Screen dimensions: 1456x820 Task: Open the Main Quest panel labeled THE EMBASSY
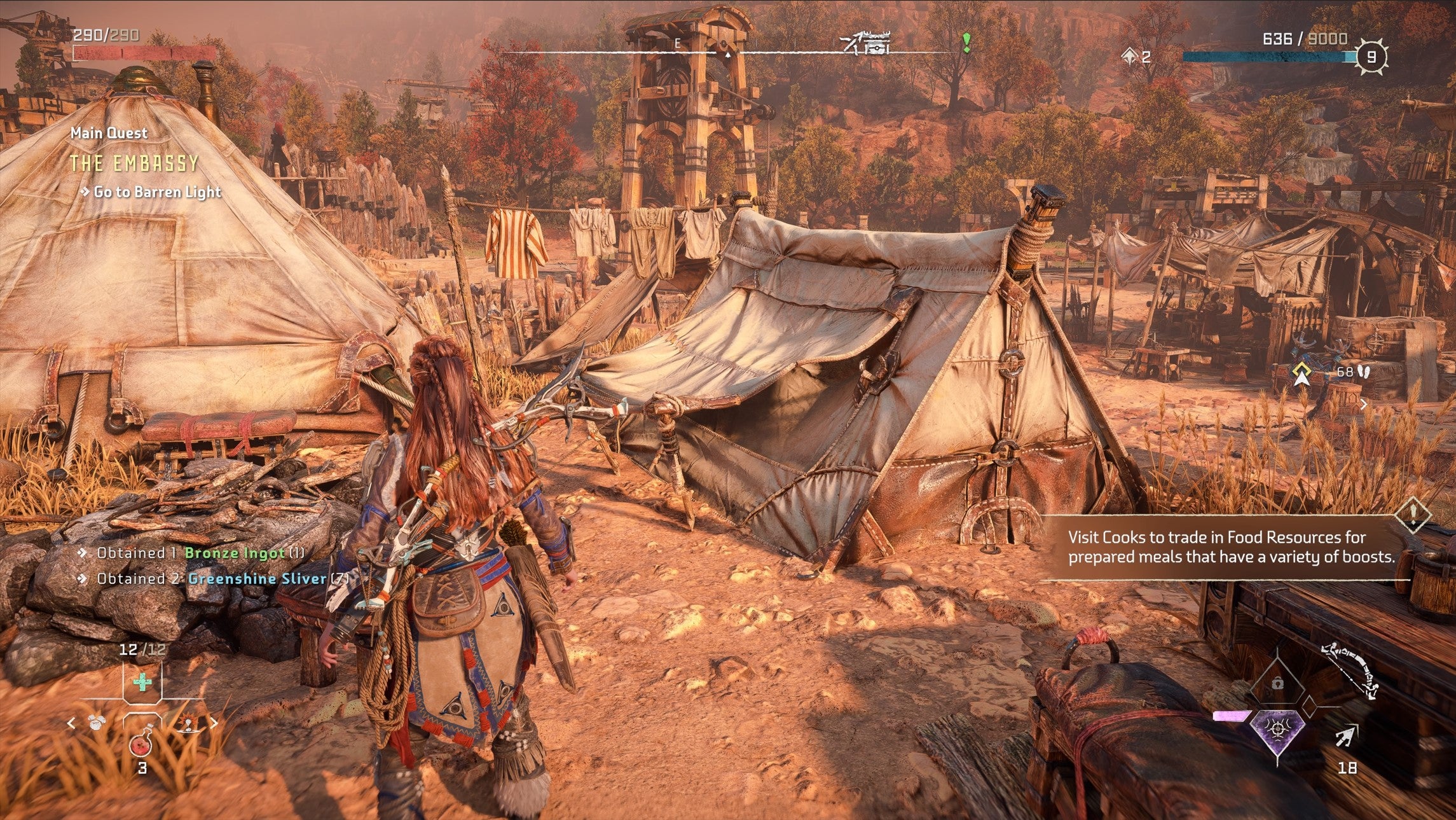tap(134, 162)
